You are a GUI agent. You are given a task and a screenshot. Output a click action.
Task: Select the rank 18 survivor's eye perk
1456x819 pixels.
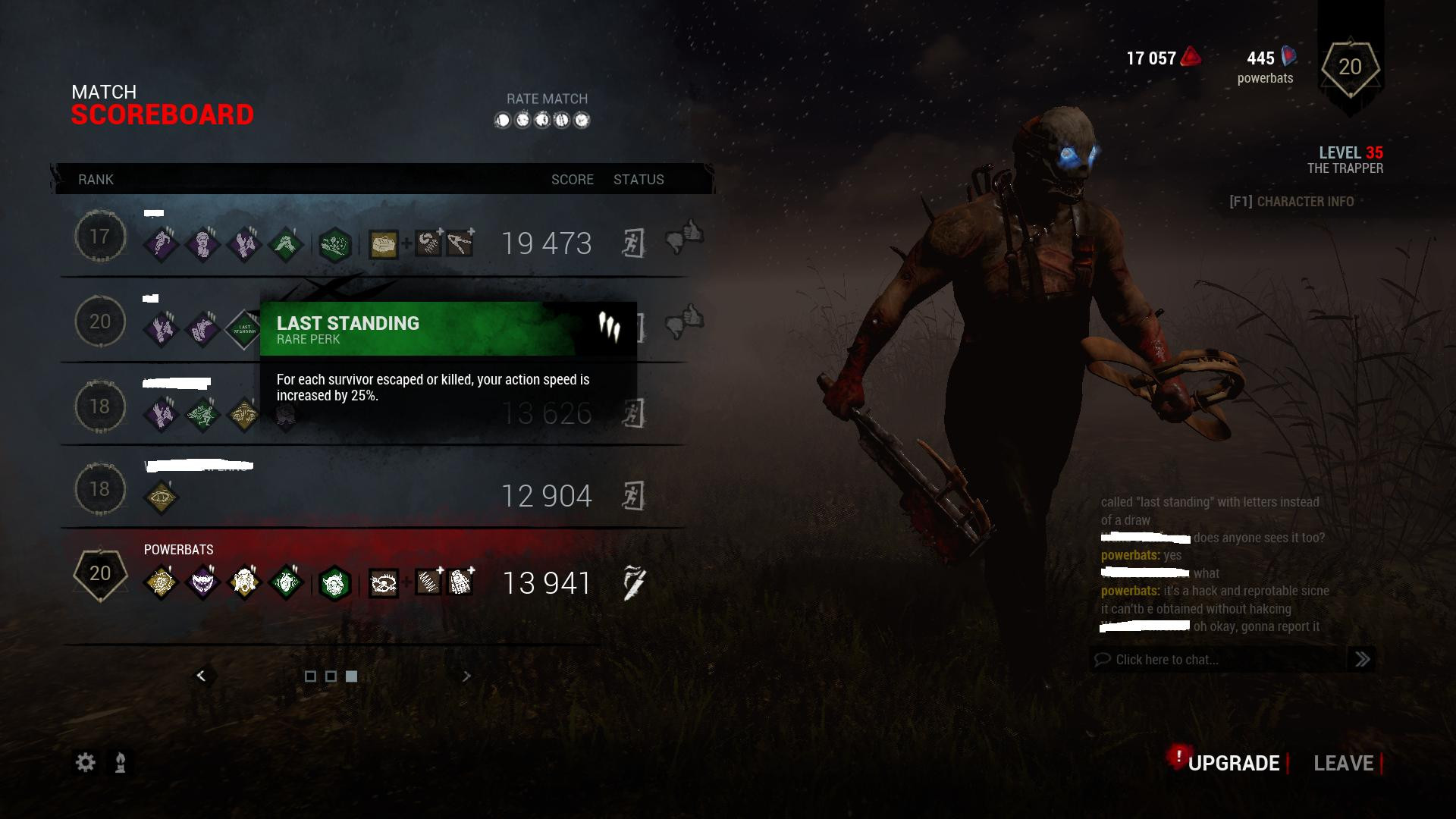161,497
